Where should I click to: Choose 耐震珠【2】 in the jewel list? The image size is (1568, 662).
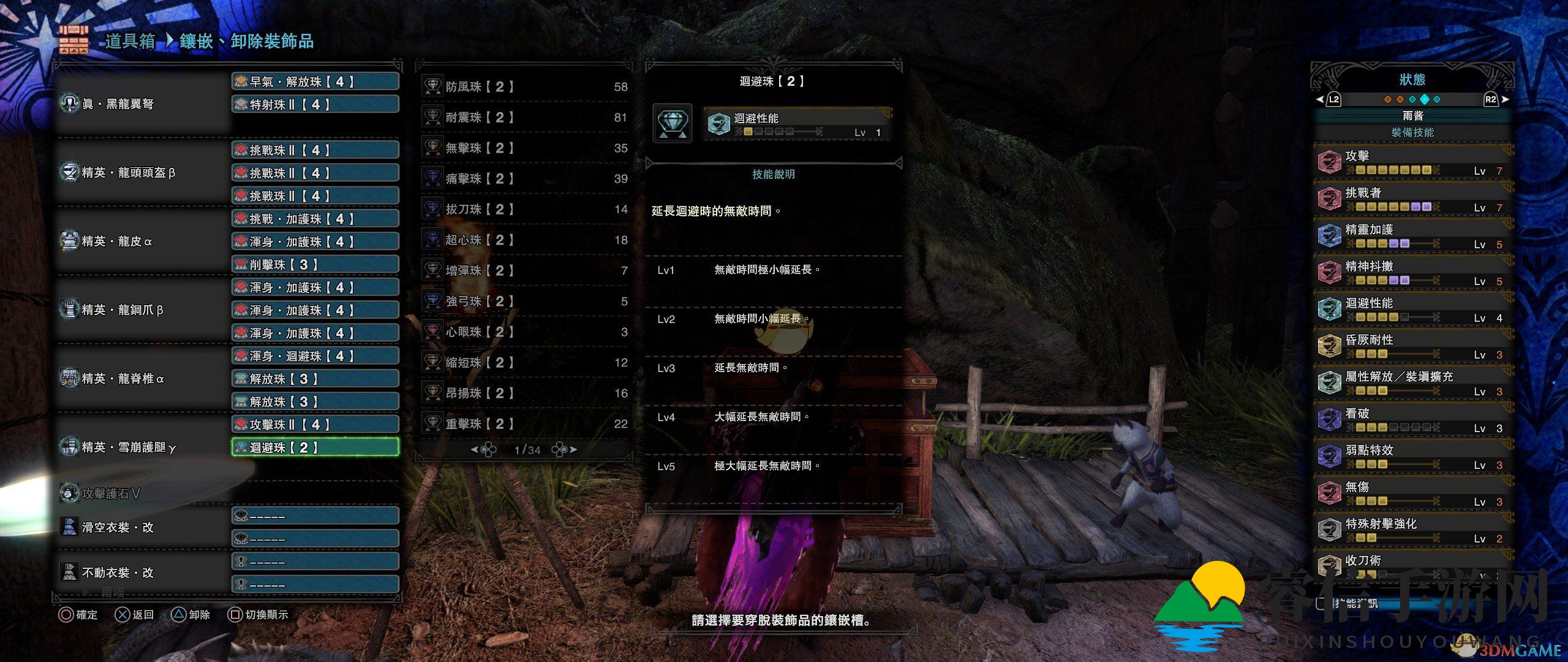point(524,118)
